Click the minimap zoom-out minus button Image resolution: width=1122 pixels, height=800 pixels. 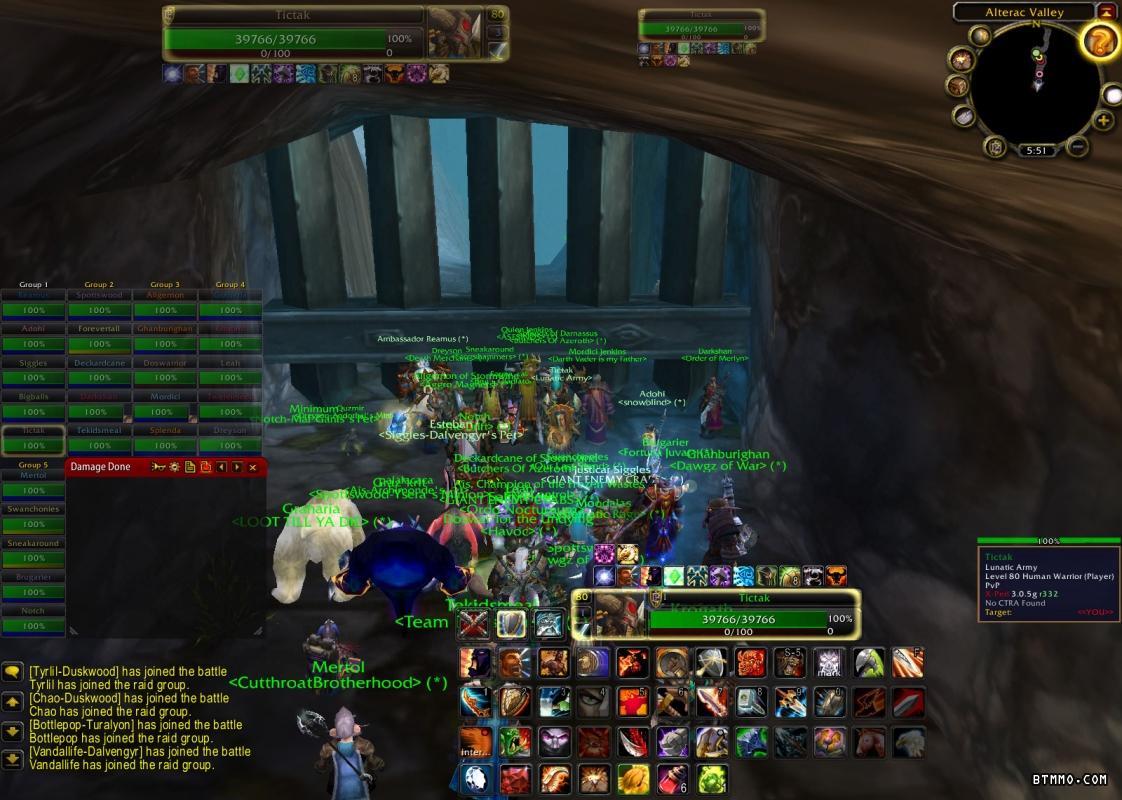1077,148
